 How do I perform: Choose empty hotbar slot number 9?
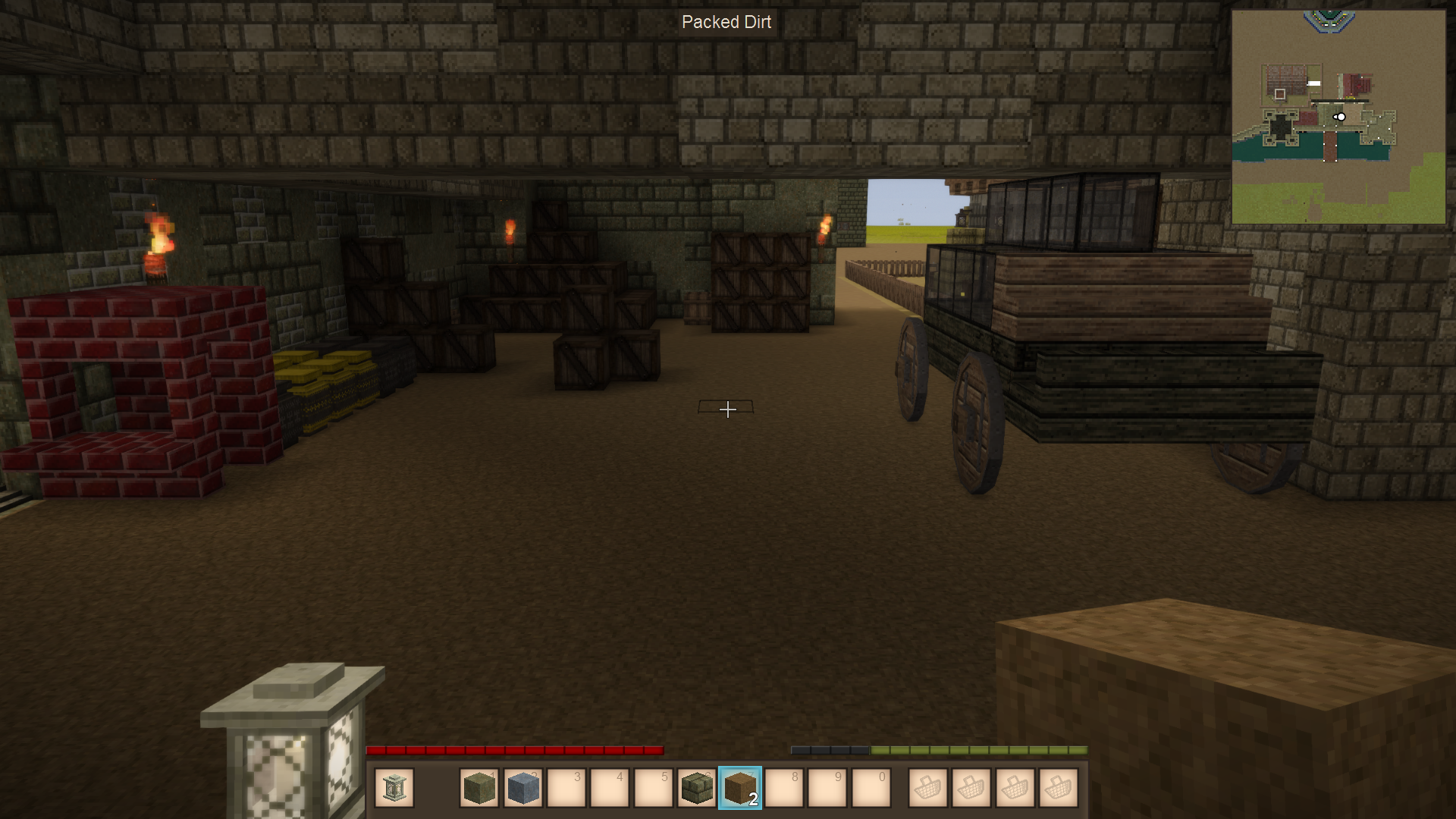coord(827,788)
